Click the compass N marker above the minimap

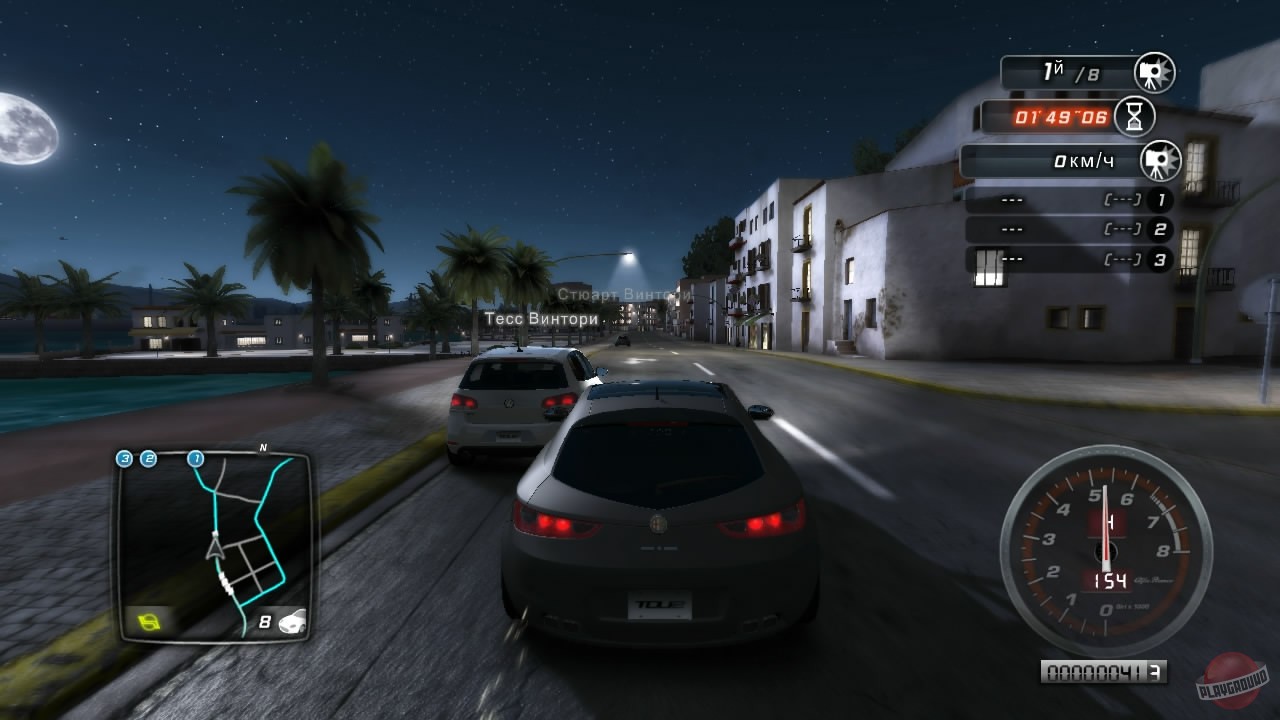coord(262,447)
